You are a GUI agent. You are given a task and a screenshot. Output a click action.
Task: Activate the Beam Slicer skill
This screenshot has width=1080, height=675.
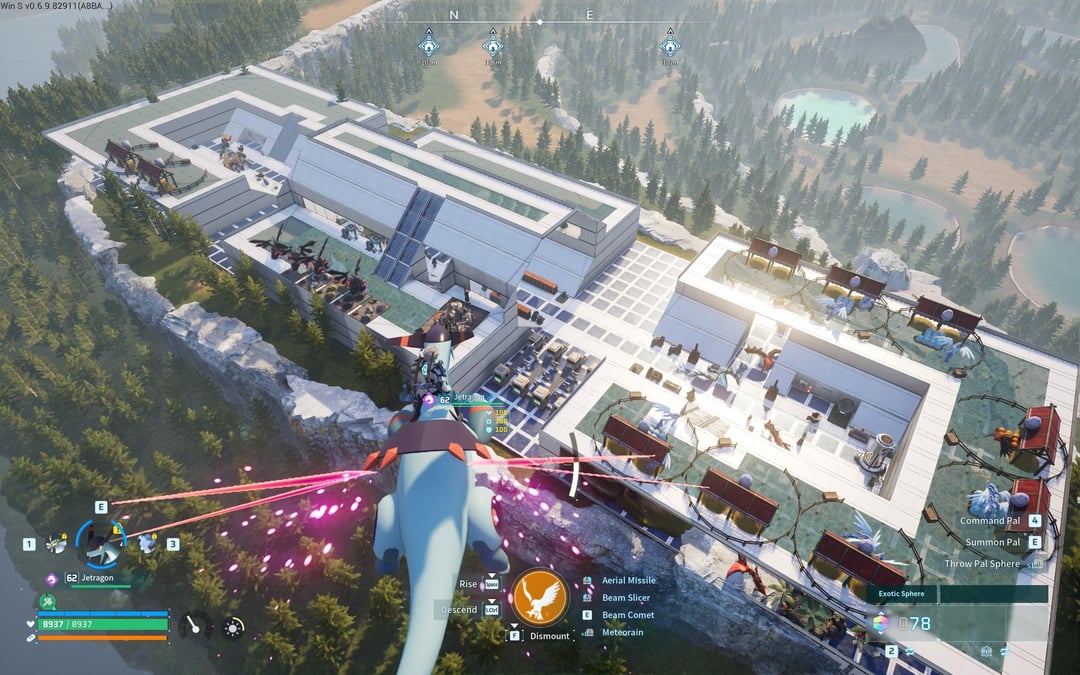coord(626,598)
